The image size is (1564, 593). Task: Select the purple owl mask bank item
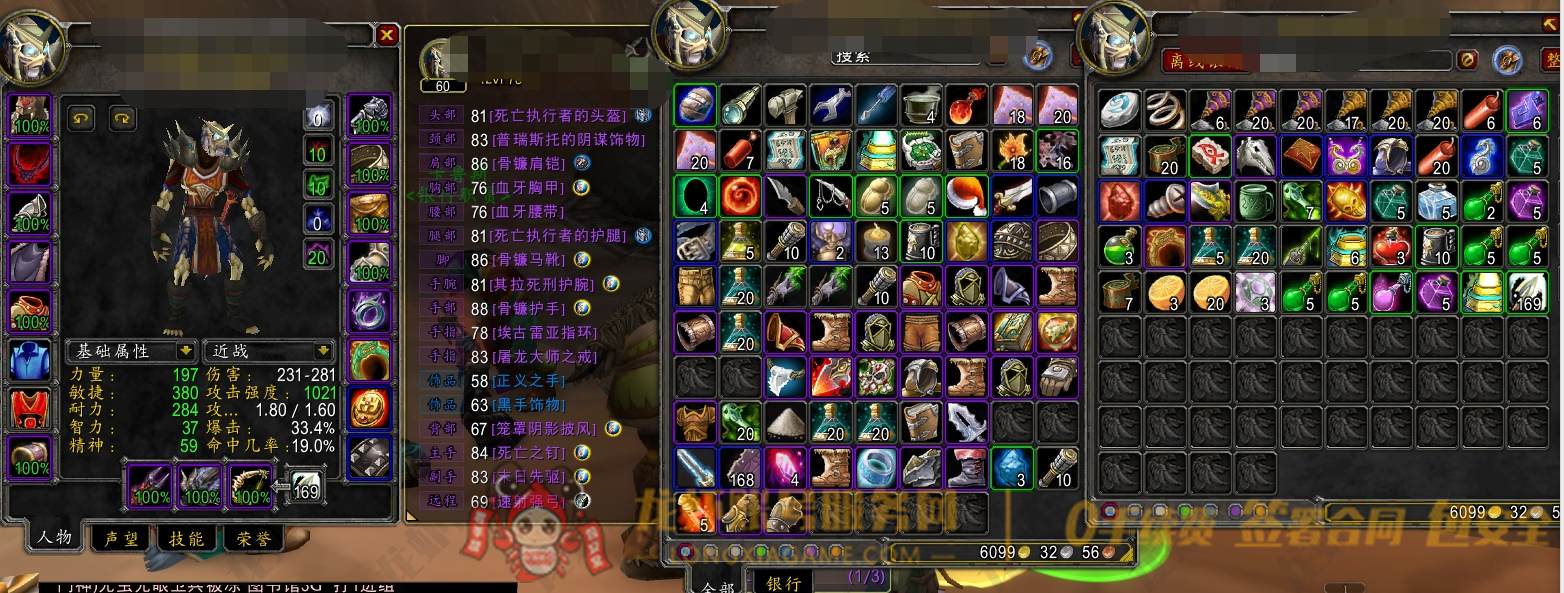1346,156
